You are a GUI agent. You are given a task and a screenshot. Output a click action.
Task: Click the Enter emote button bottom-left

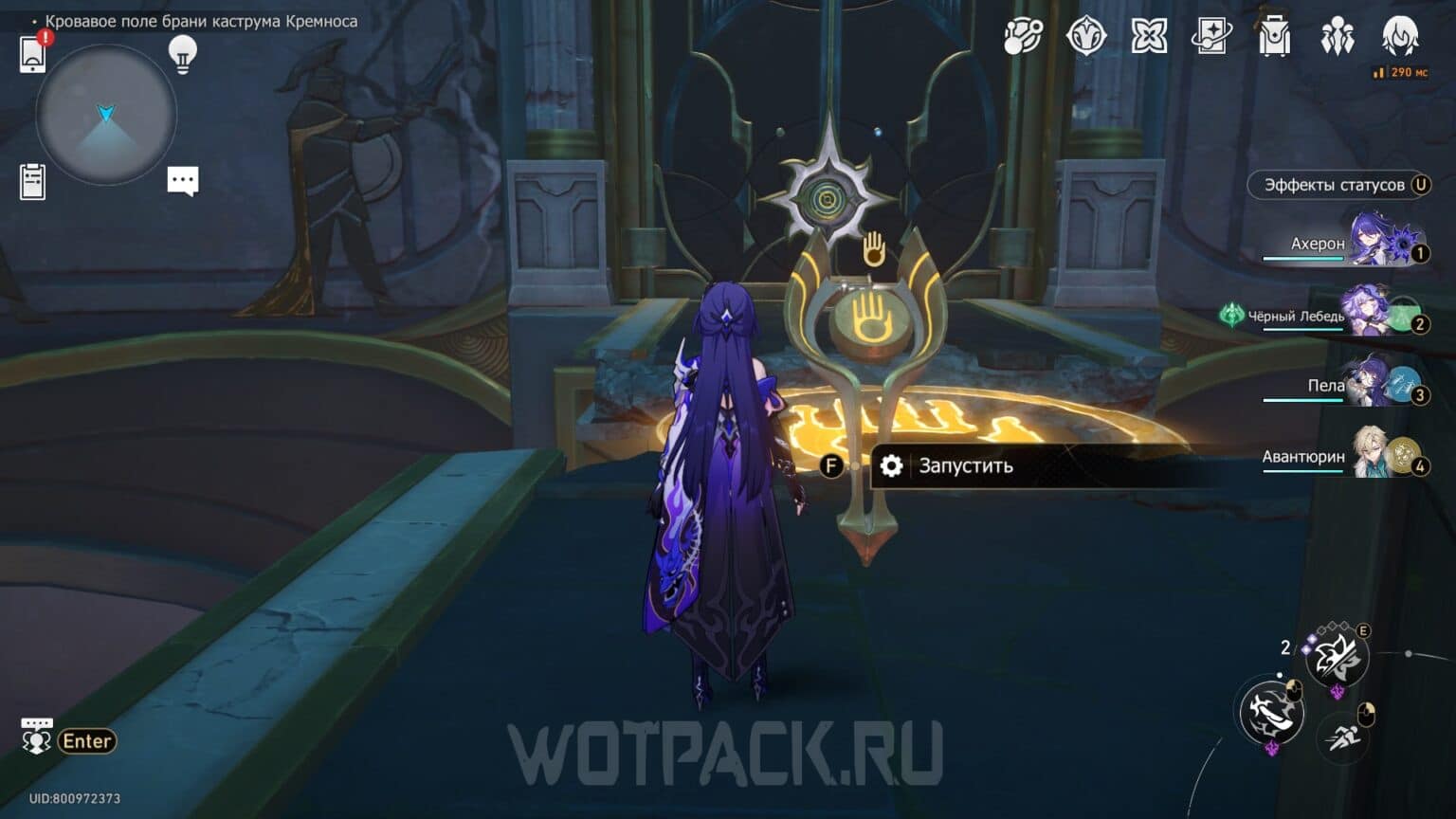tap(85, 741)
